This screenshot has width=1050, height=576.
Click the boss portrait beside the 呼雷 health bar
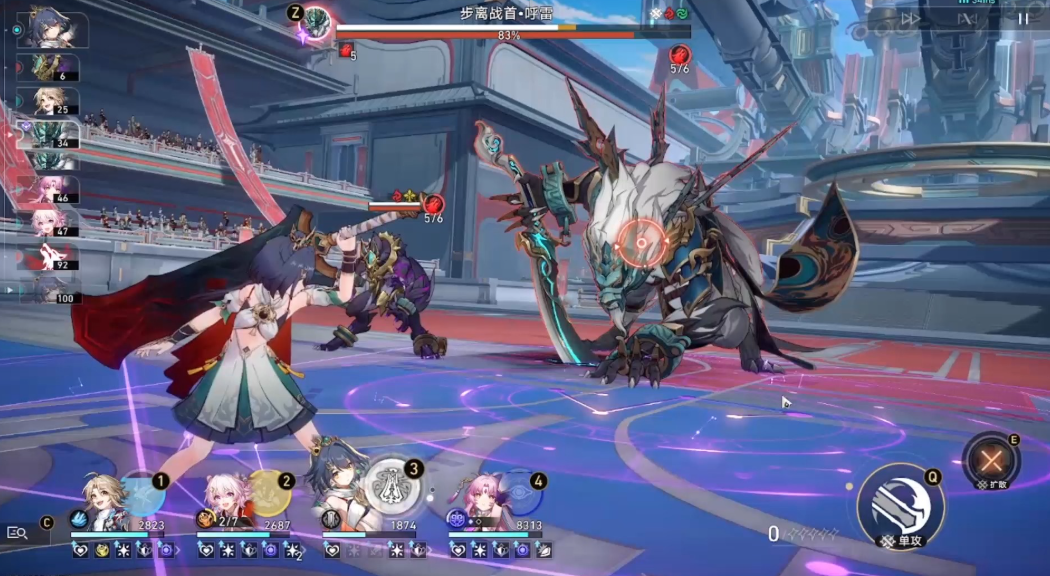317,22
